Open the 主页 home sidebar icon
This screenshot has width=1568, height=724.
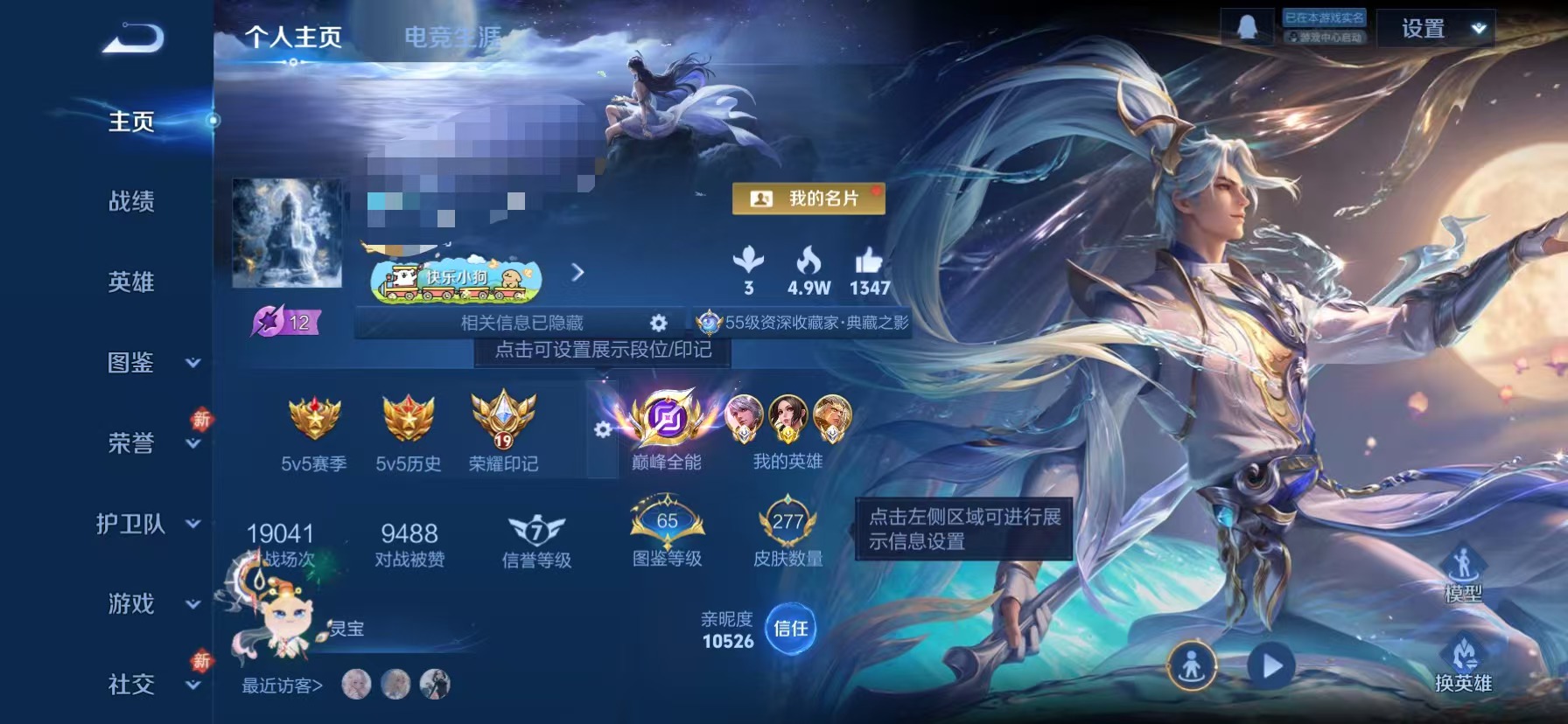point(131,122)
